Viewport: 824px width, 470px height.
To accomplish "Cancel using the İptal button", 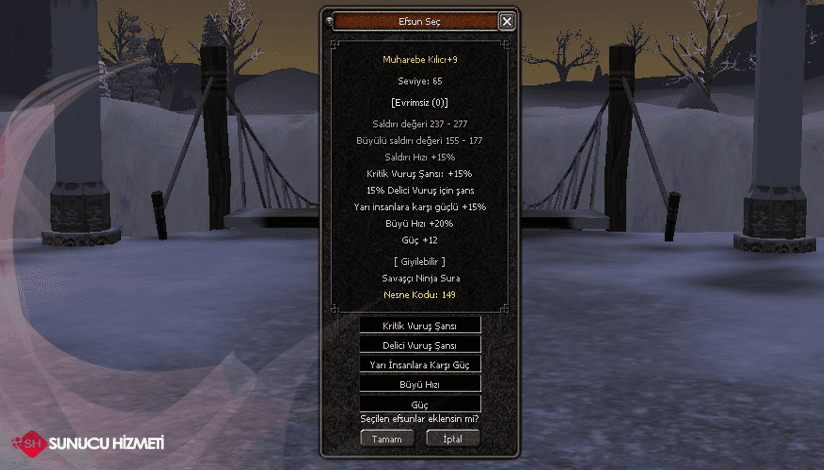I will pyautogui.click(x=453, y=439).
